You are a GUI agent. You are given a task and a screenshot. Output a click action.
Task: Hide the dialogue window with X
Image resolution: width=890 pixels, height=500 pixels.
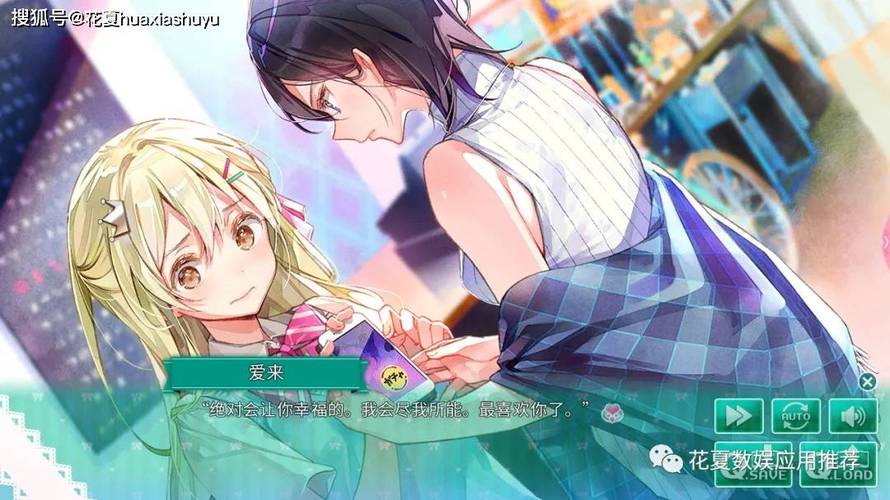click(867, 382)
